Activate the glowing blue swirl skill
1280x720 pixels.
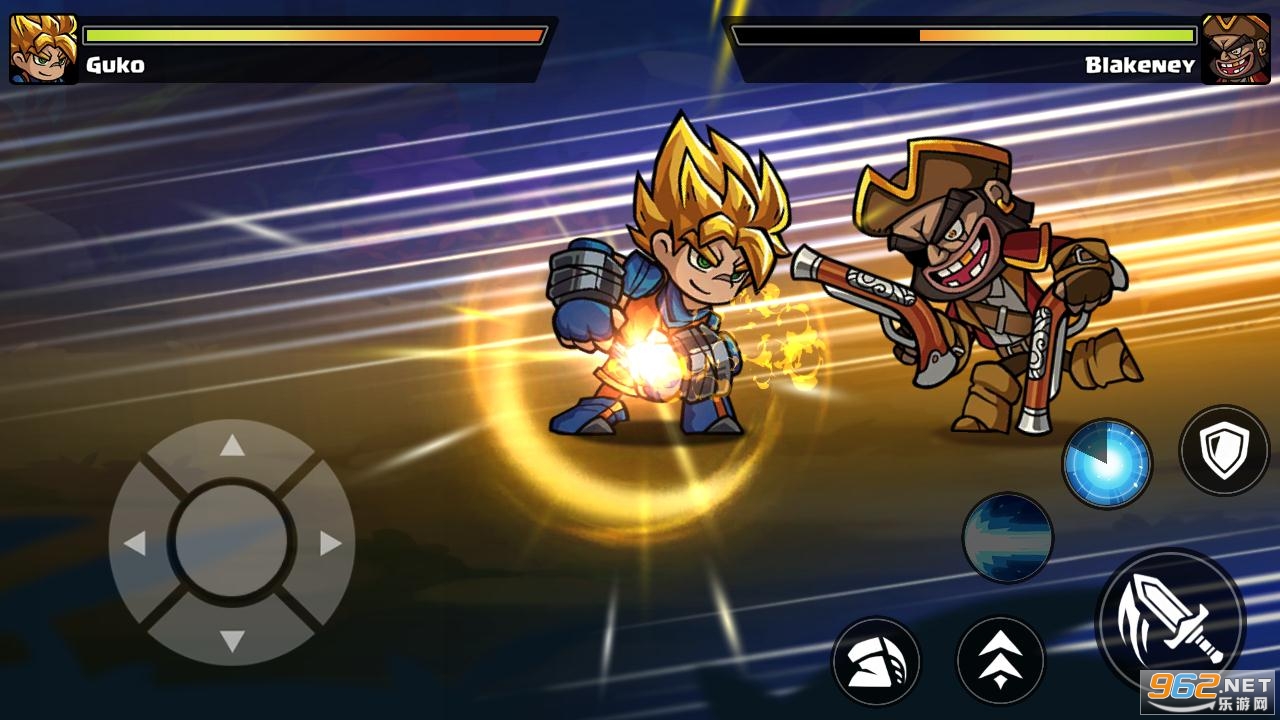(1106, 463)
